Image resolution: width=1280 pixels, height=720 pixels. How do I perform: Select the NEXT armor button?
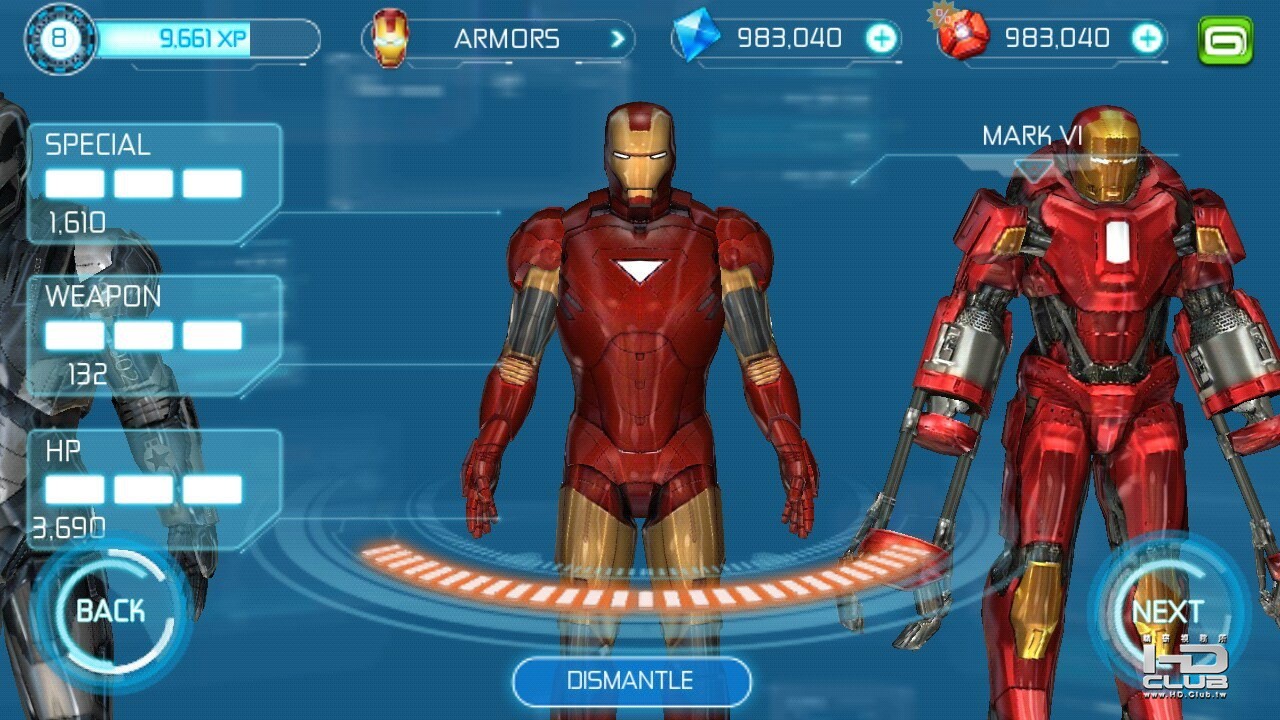(1166, 611)
